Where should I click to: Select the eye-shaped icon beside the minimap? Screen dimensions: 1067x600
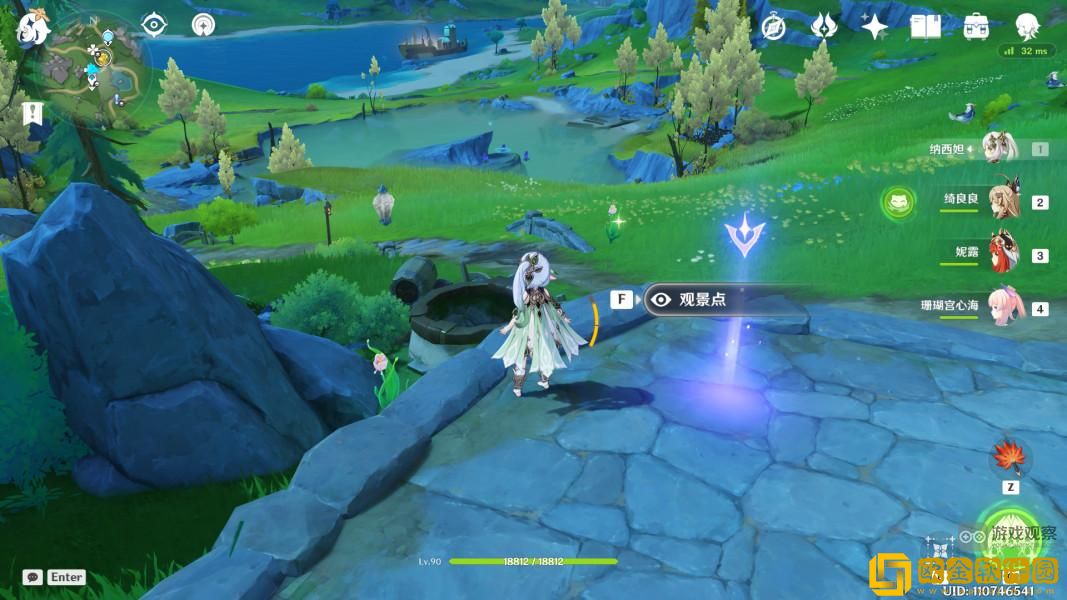click(x=154, y=25)
